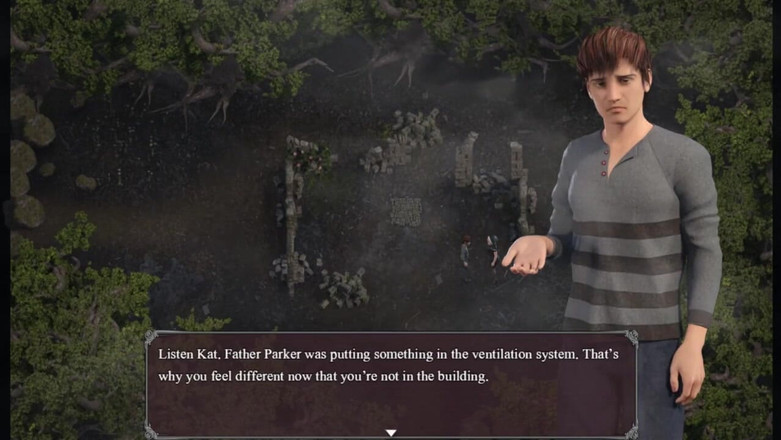Advance the Father Parker dialogue text box
This screenshot has height=440, width=781.
[390, 380]
